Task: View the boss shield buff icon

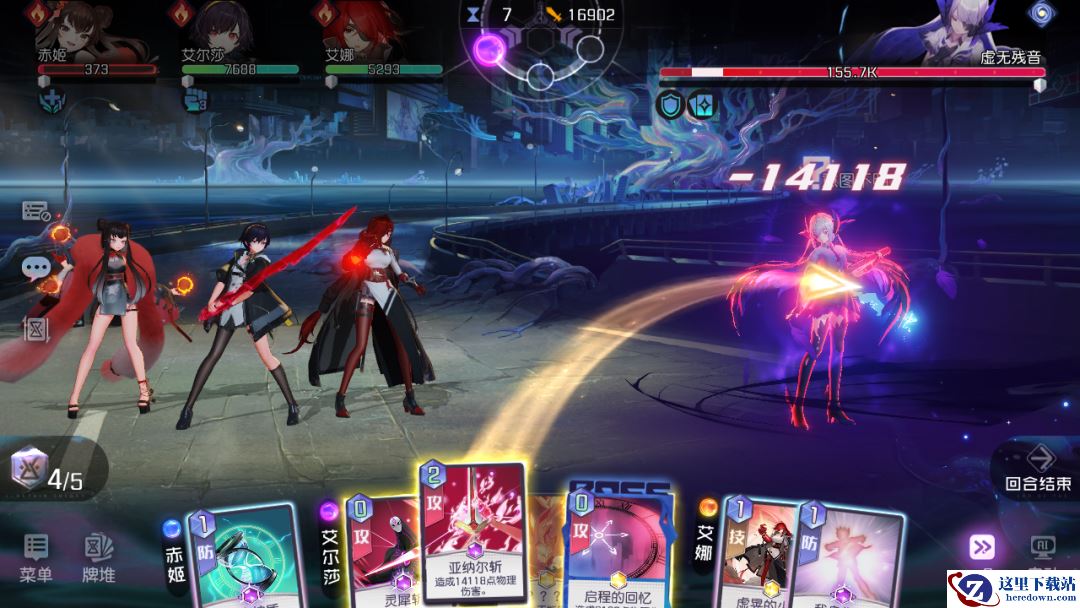Action: [670, 104]
